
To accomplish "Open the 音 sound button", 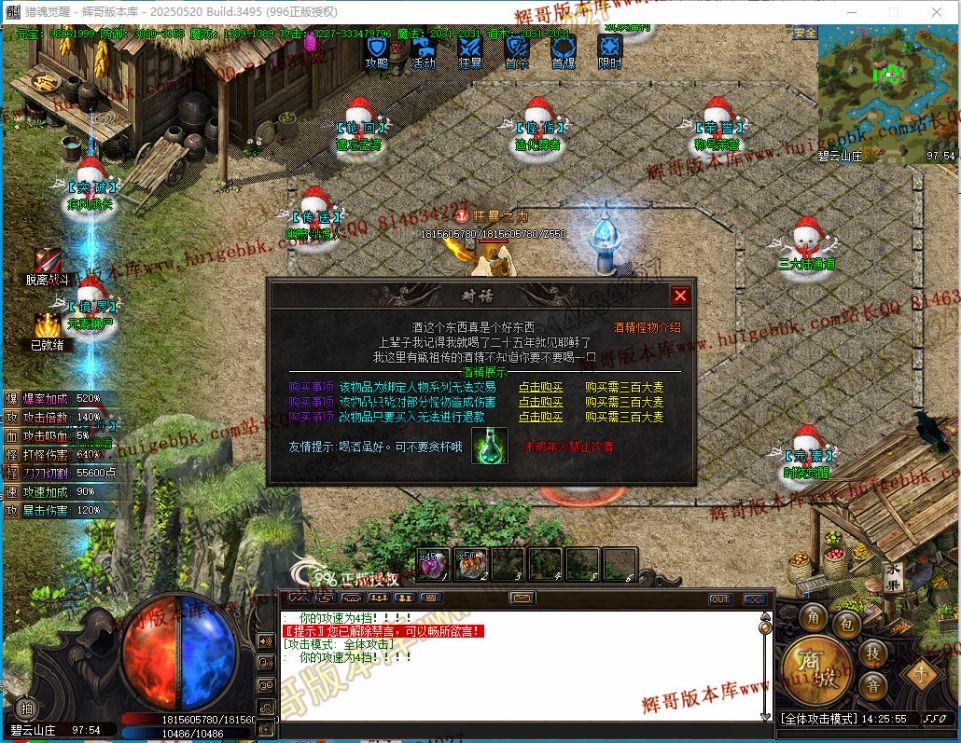I will [x=873, y=686].
